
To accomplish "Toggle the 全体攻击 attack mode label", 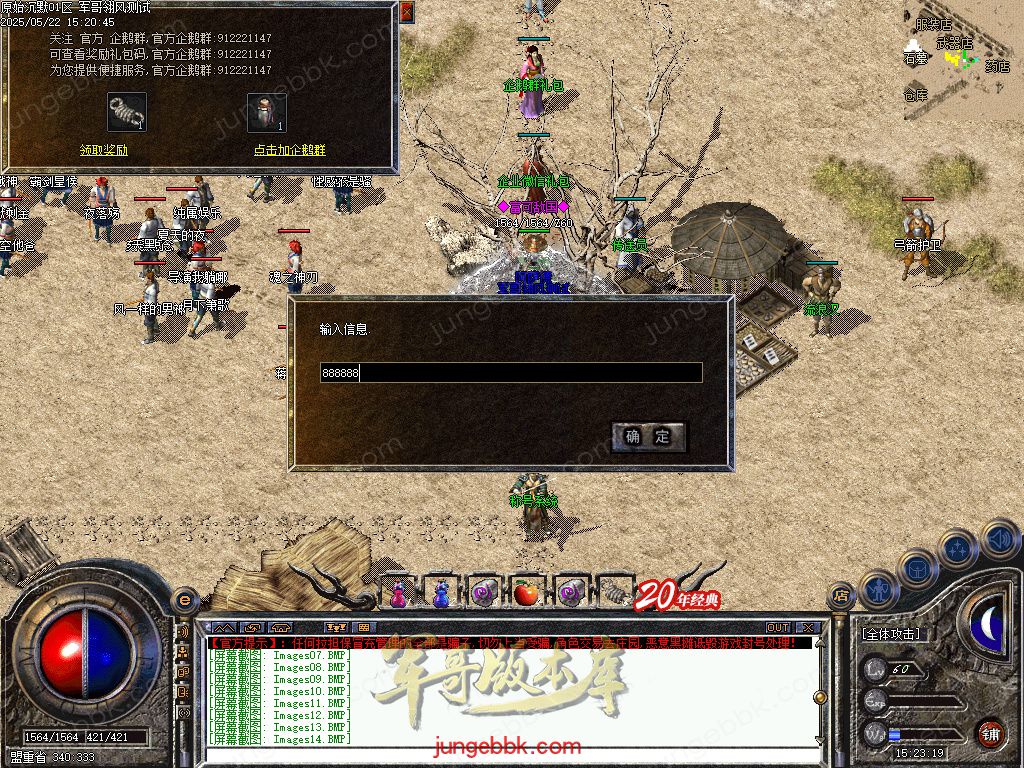I will [x=890, y=634].
